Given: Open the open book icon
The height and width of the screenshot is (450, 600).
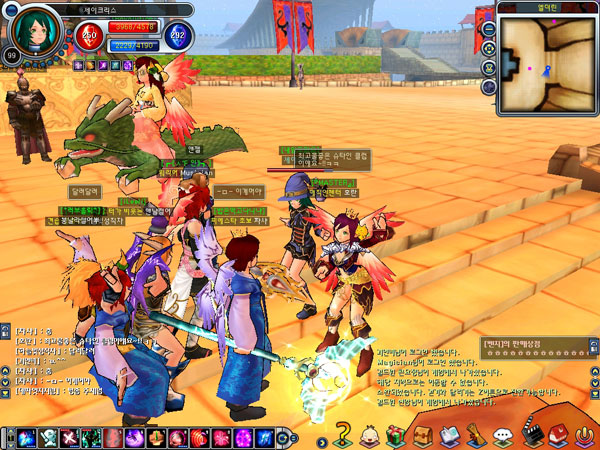Looking at the screenshot, I should point(449,435).
